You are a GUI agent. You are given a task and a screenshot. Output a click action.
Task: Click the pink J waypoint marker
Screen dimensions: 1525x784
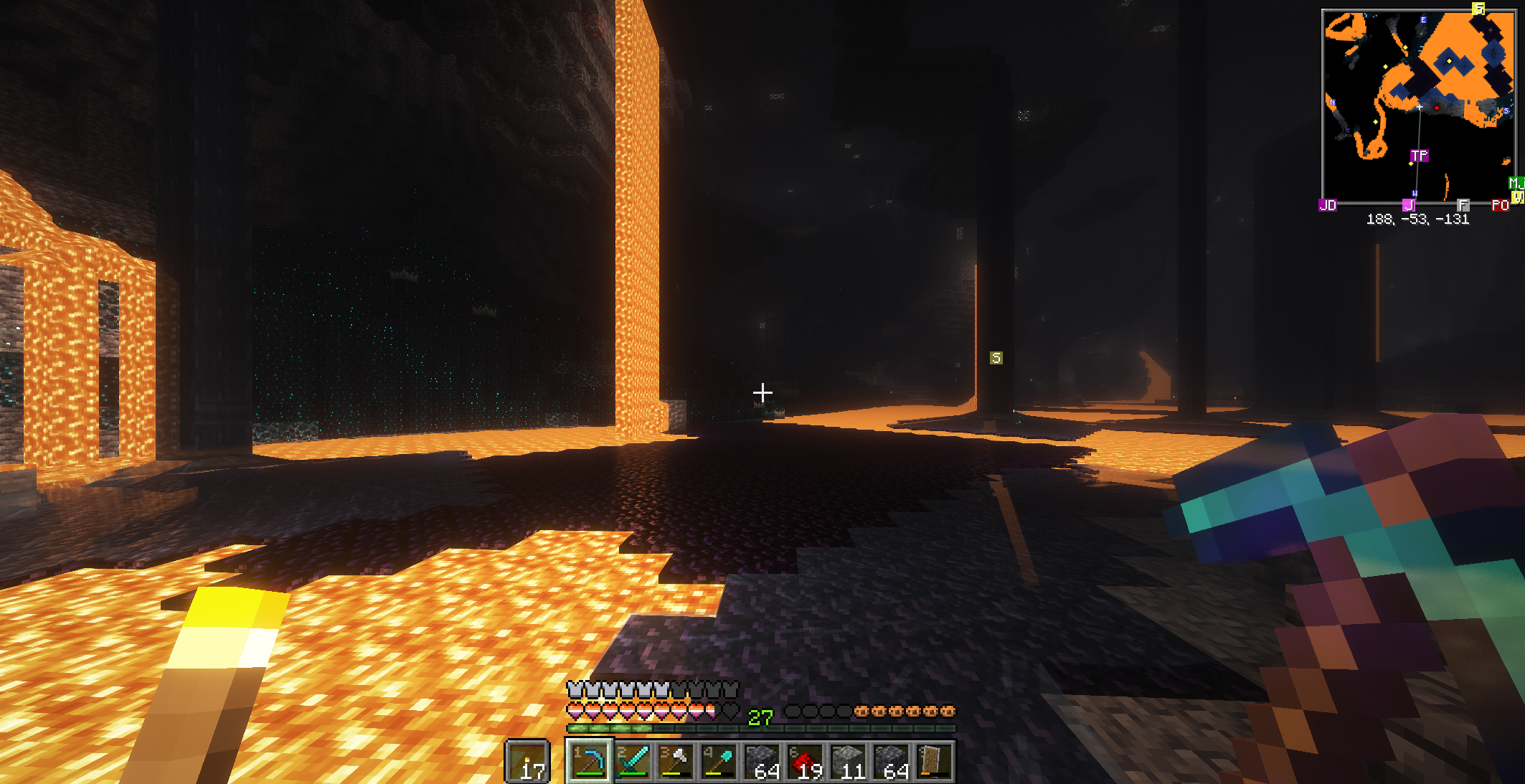click(x=1408, y=205)
